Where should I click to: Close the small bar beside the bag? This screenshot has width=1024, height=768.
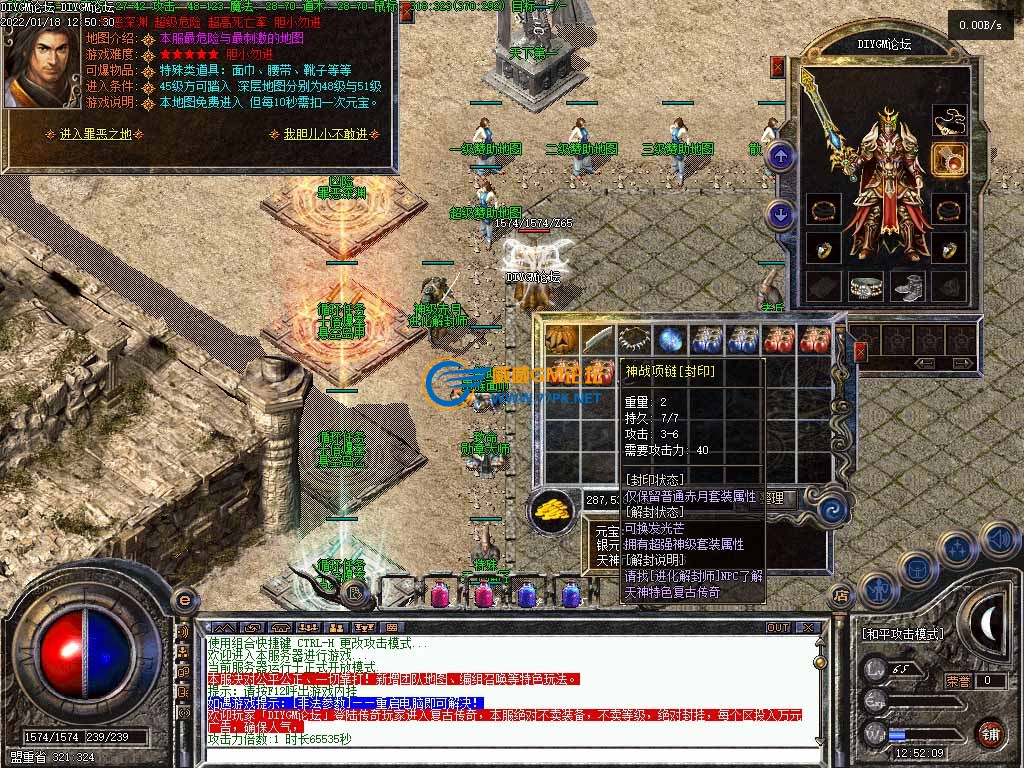click(x=860, y=351)
